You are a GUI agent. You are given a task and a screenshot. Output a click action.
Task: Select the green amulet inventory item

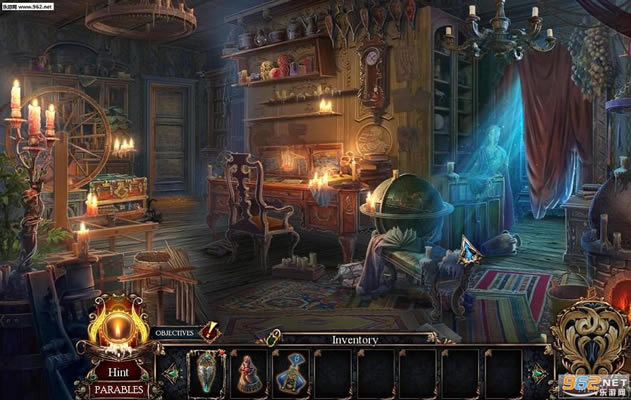pyautogui.click(x=208, y=374)
